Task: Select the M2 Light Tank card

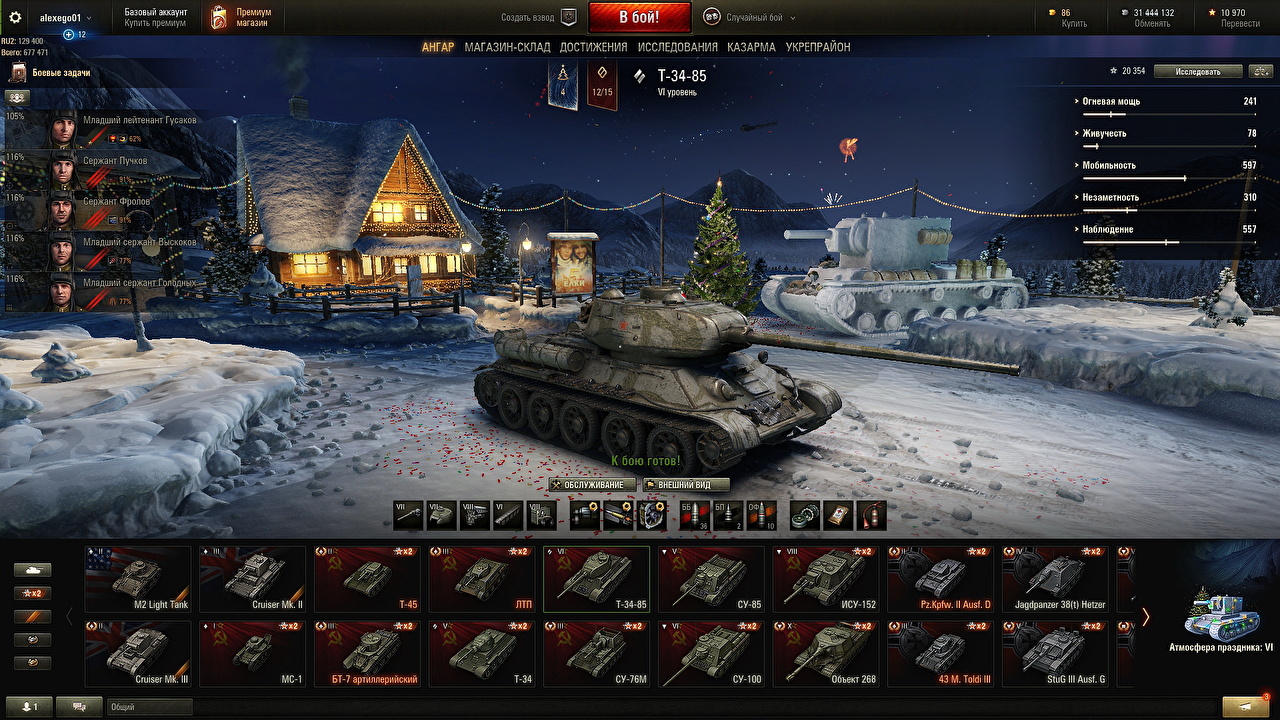Action: coord(138,579)
